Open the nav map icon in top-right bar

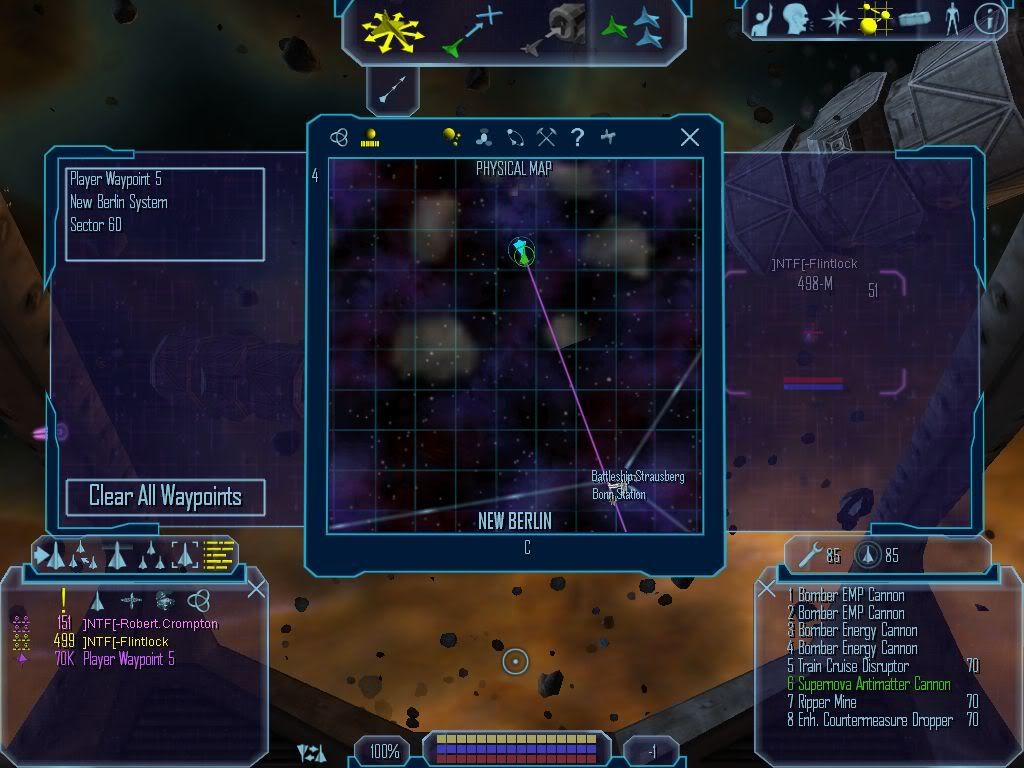876,19
